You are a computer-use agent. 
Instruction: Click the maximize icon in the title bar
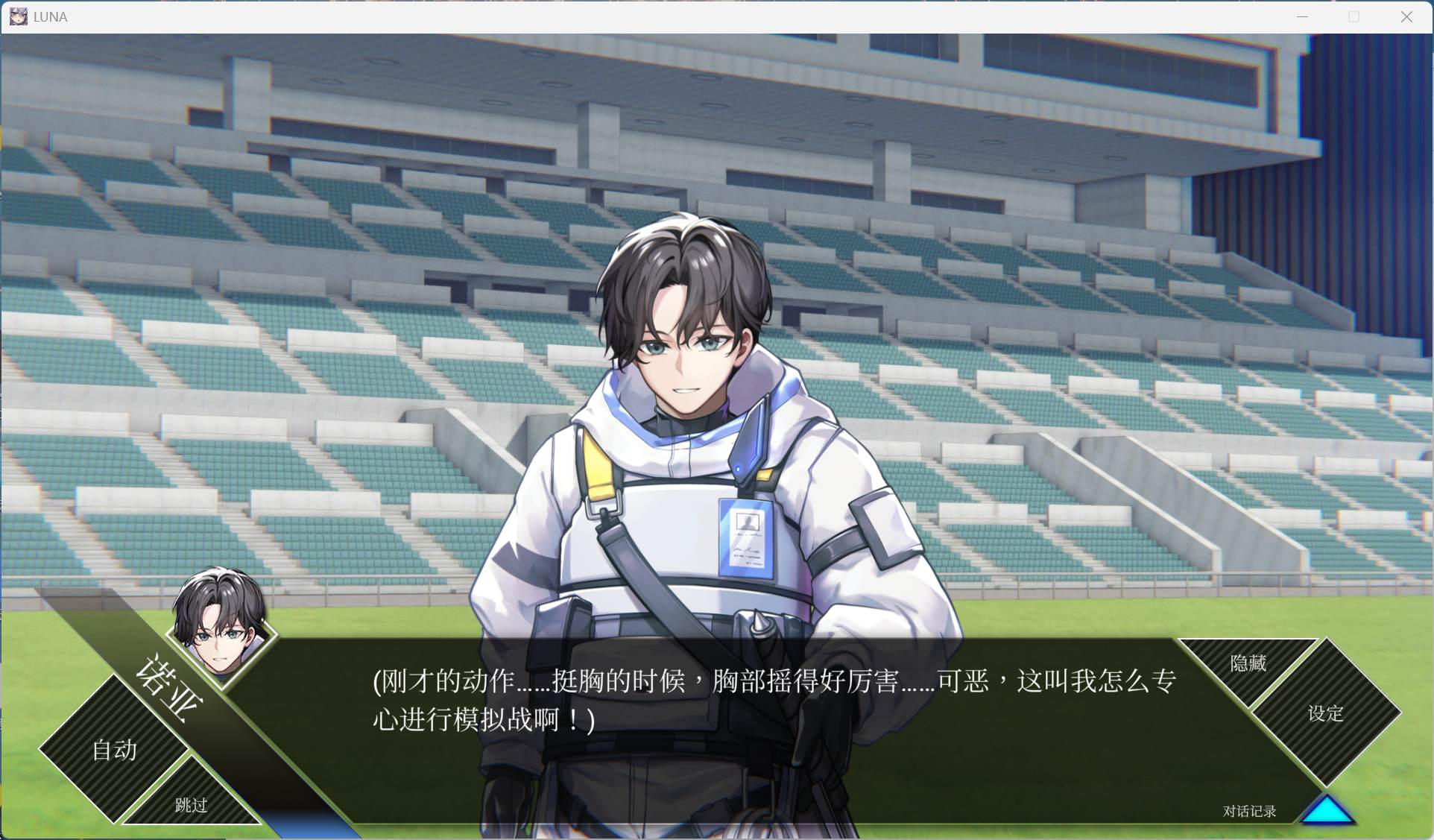(1354, 16)
